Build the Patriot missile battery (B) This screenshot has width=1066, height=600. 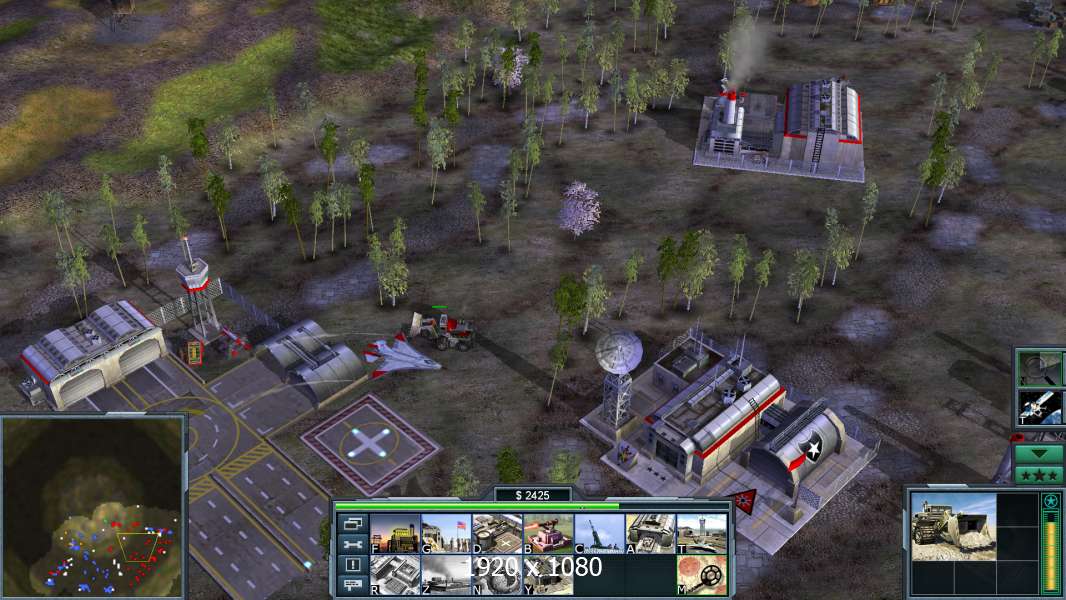(x=548, y=534)
